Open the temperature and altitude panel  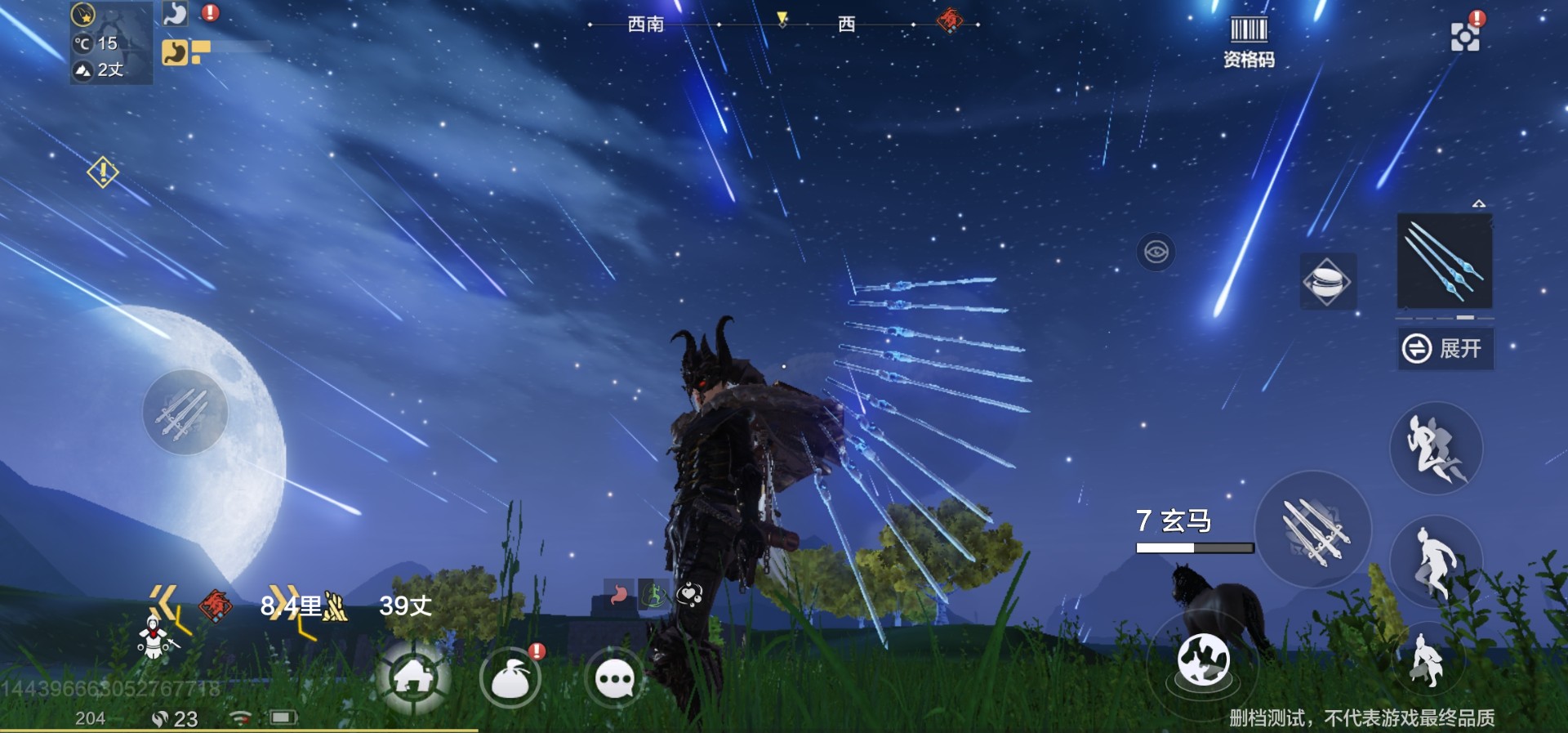(x=110, y=43)
